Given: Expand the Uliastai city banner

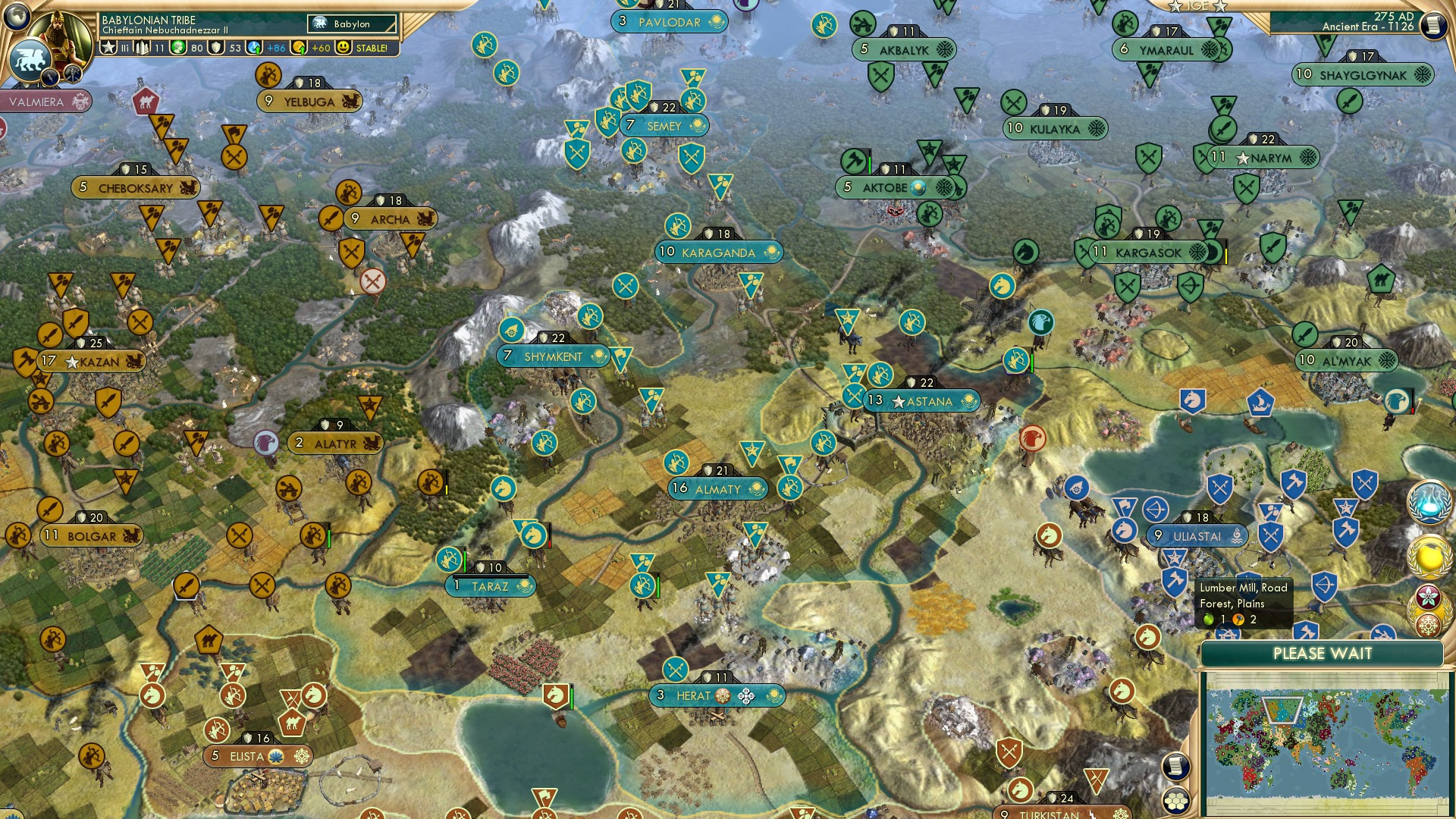Looking at the screenshot, I should [1198, 535].
